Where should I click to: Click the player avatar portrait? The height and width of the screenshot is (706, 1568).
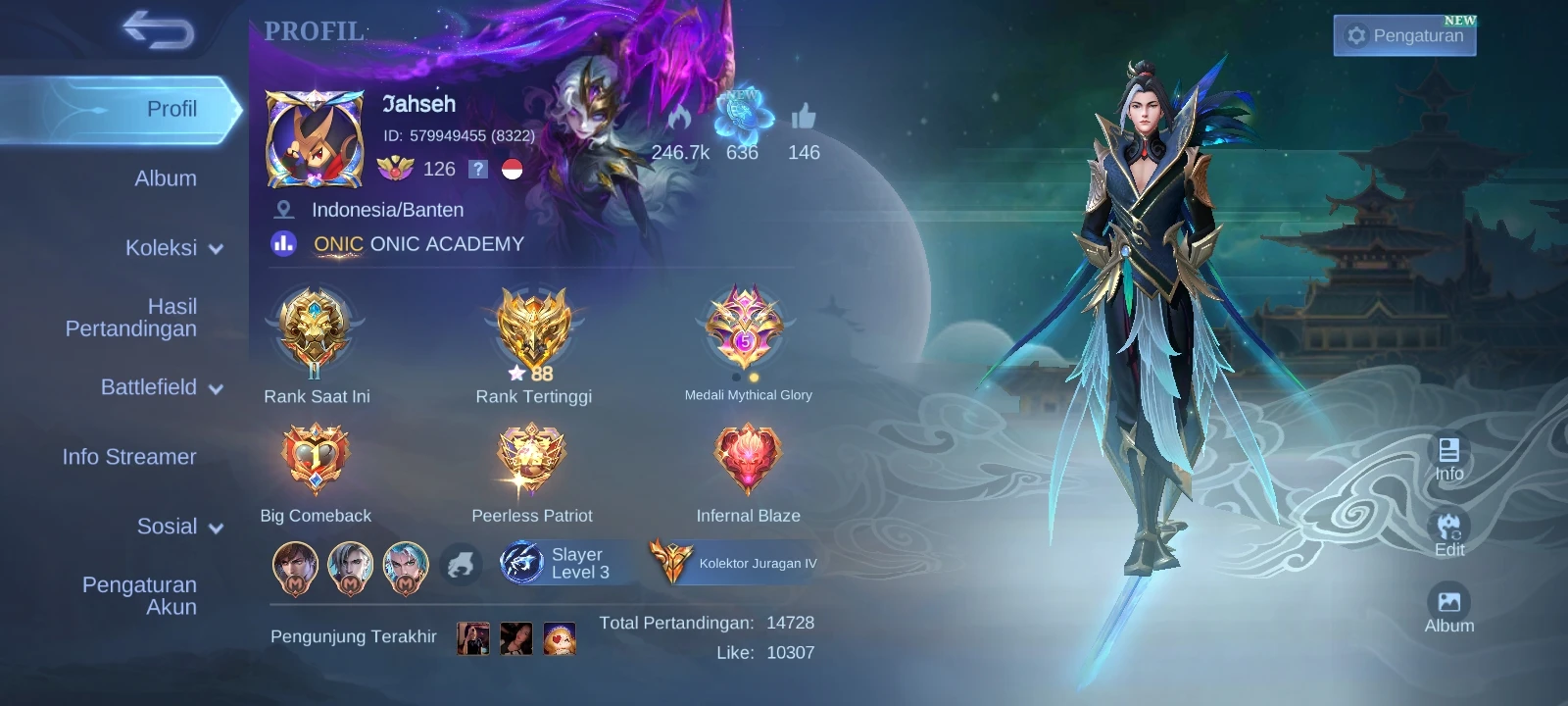[314, 139]
